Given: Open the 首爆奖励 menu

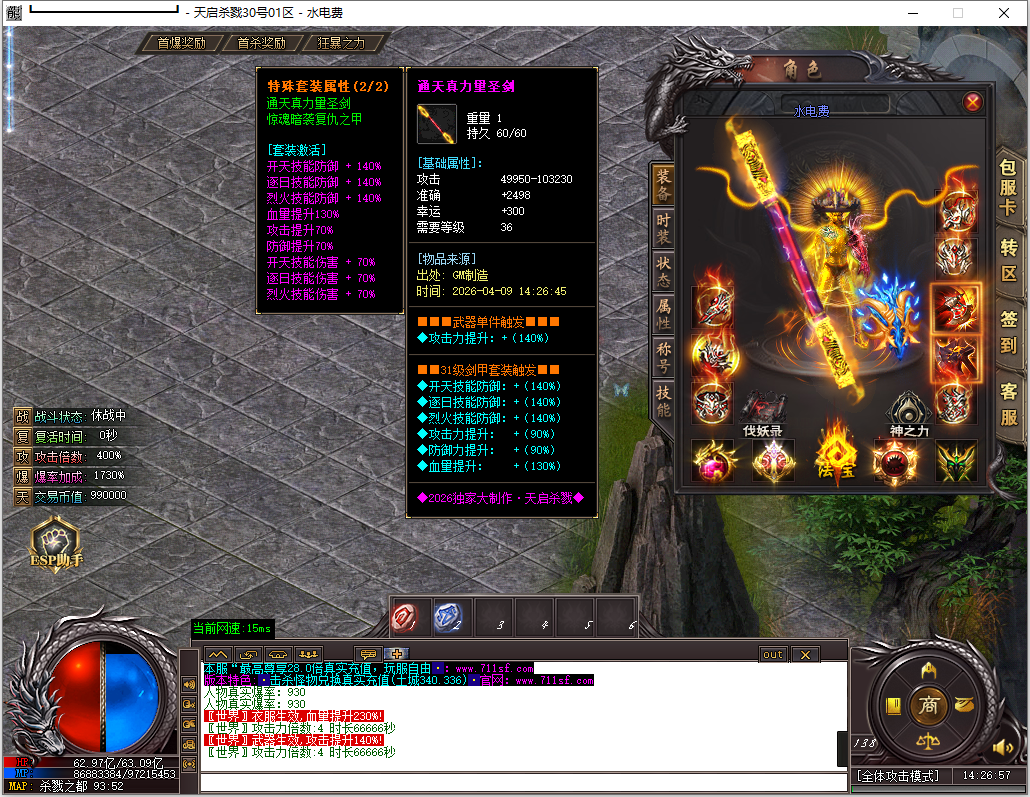Looking at the screenshot, I should pyautogui.click(x=181, y=43).
